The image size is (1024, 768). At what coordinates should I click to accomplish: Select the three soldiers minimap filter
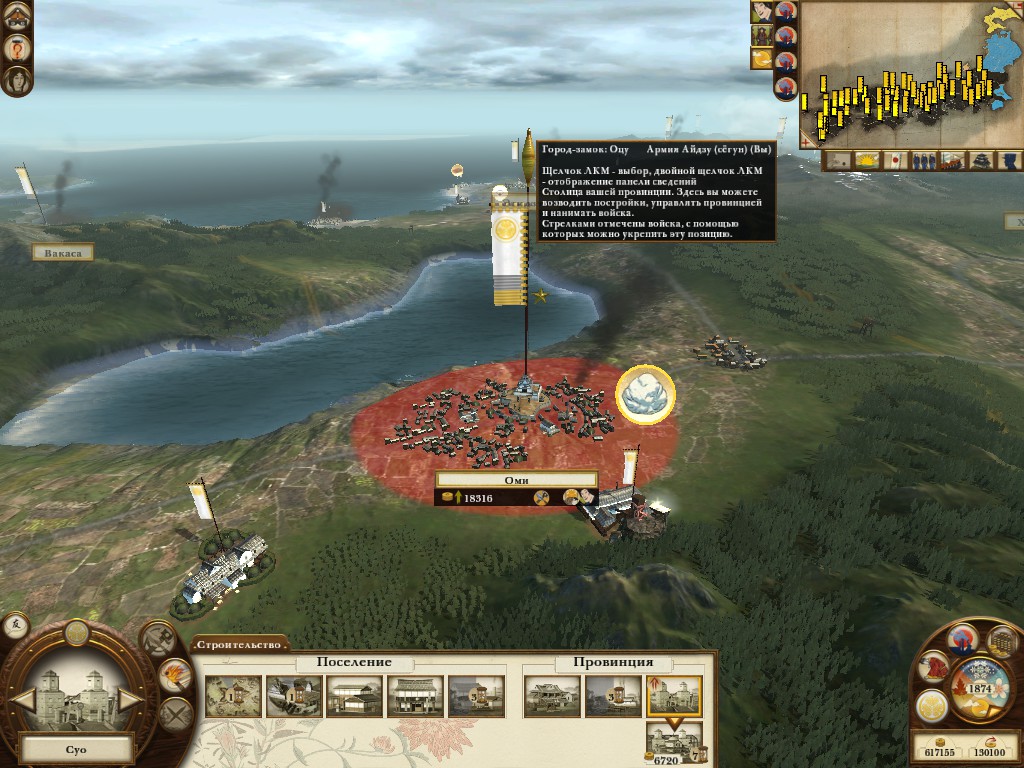point(924,160)
